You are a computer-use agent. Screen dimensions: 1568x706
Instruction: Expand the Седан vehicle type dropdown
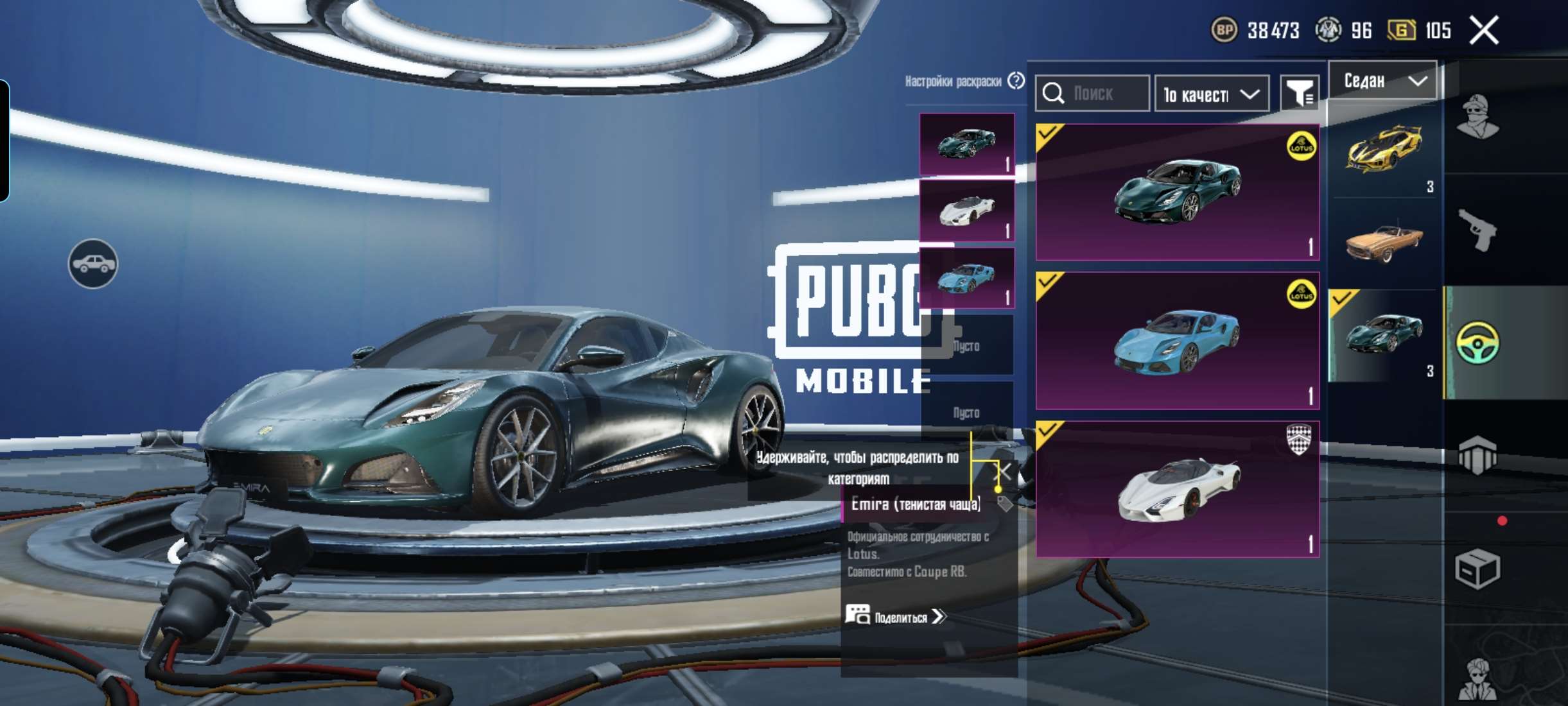point(1382,81)
